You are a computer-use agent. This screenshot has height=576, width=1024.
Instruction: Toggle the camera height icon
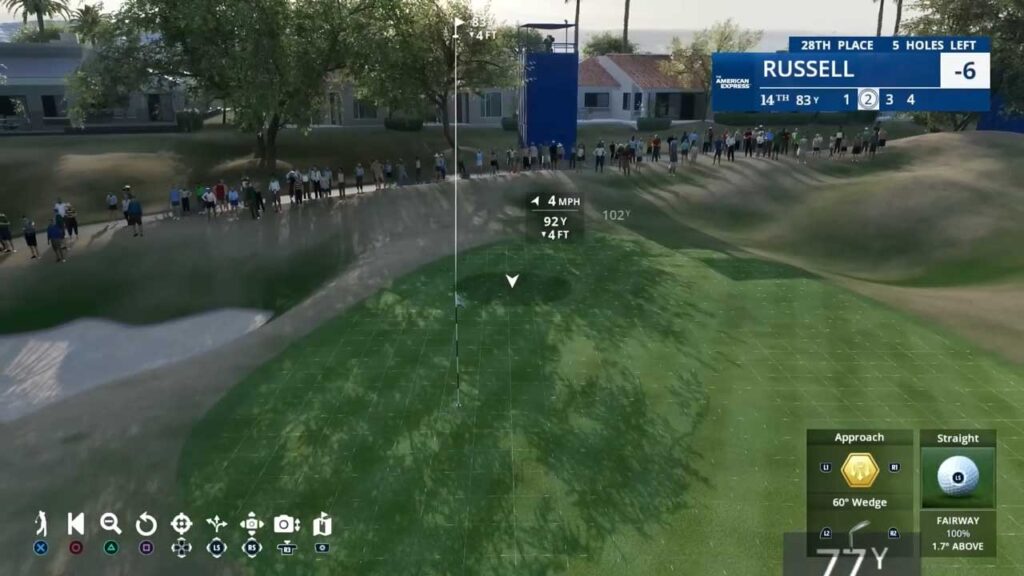coord(287,524)
